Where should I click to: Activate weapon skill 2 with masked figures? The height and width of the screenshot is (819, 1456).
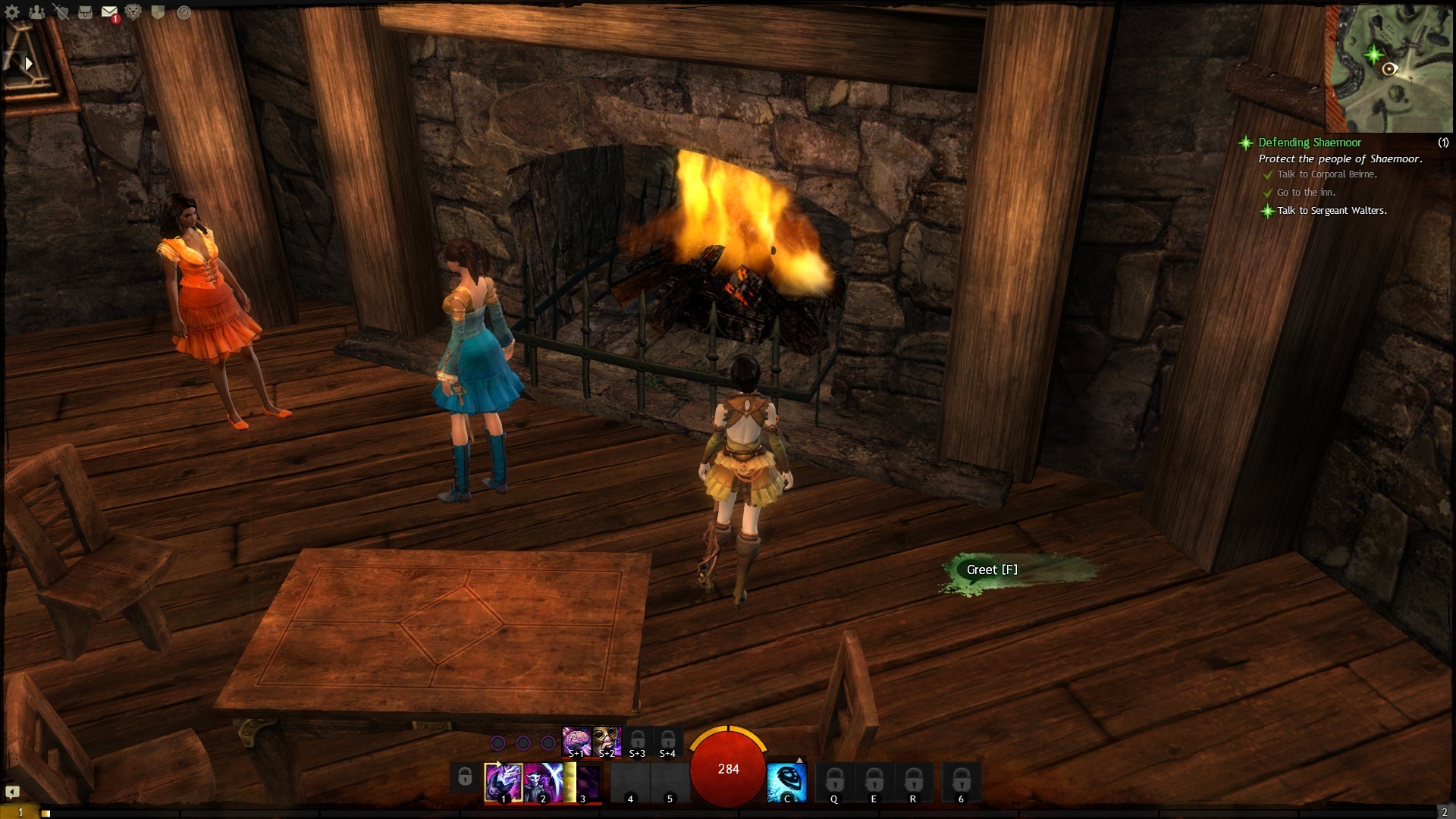tap(542, 782)
